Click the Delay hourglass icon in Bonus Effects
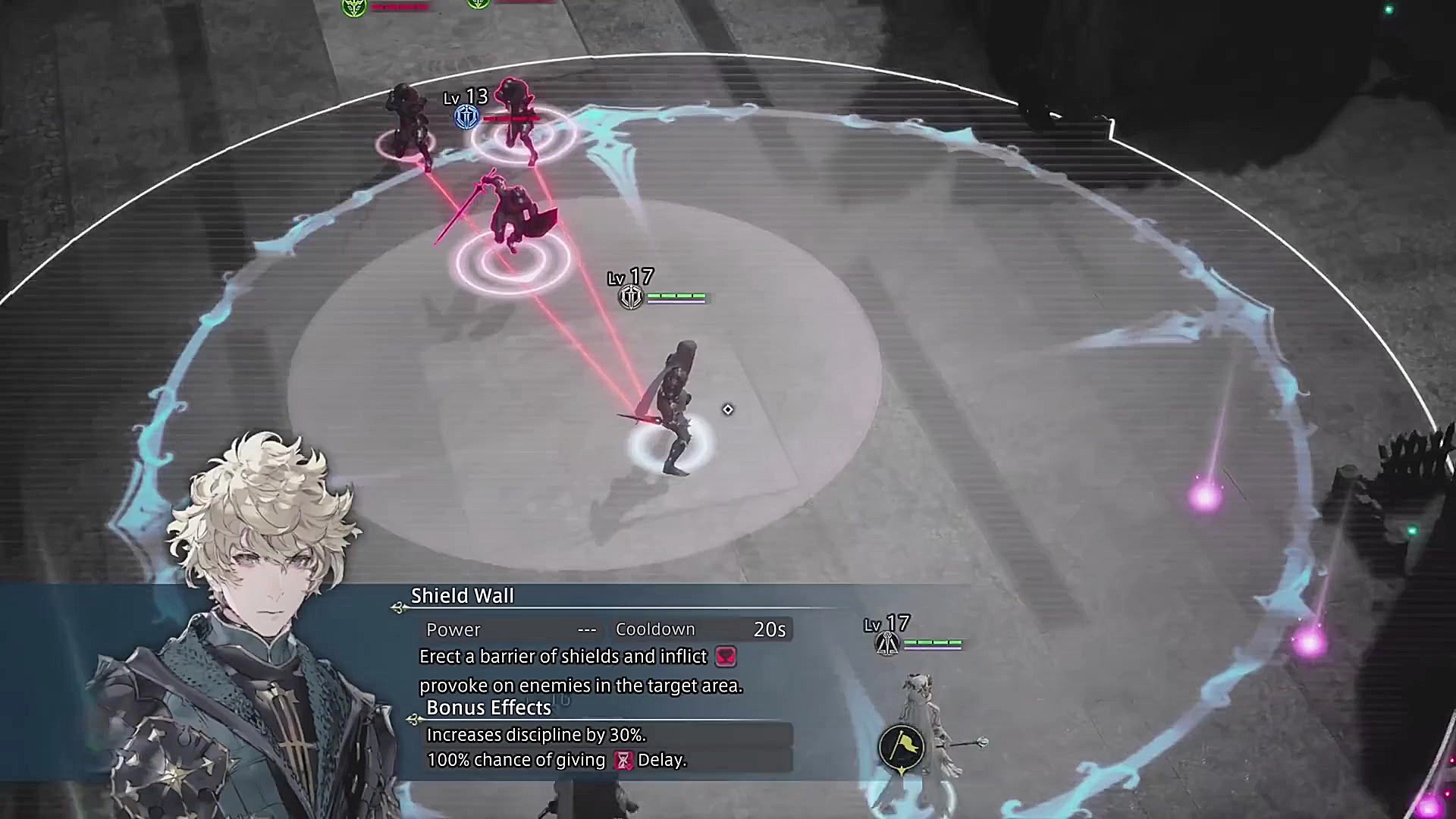 (623, 760)
